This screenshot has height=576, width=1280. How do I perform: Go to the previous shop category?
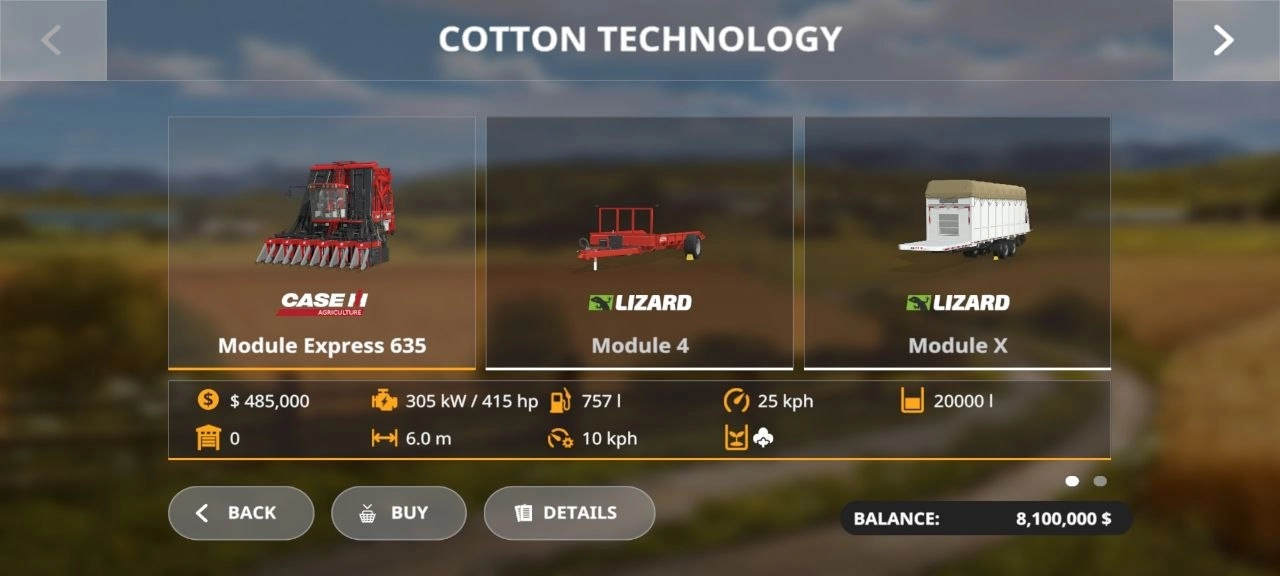(52, 40)
